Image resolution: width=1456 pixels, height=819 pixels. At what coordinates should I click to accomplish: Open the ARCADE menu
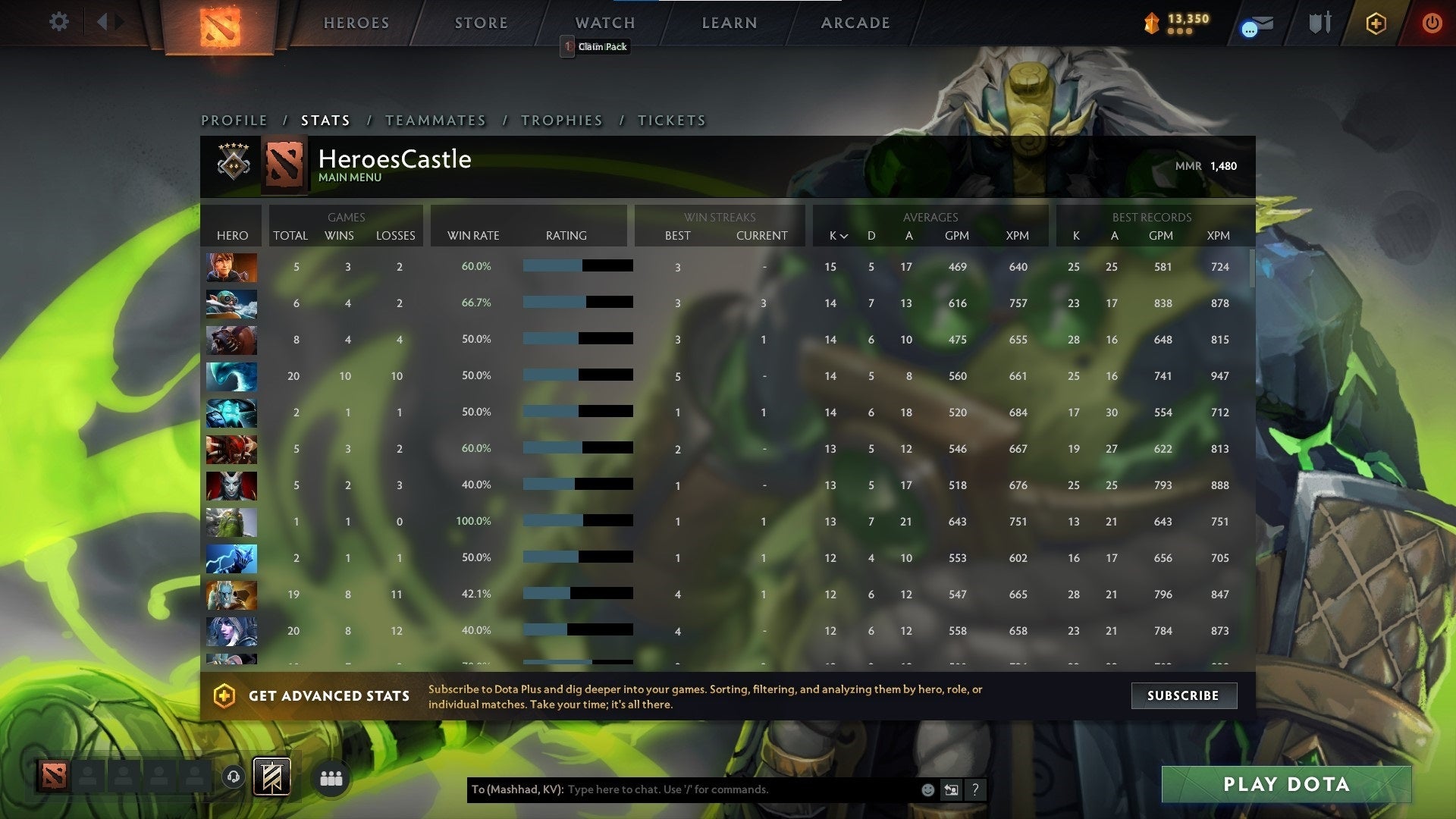(x=855, y=23)
